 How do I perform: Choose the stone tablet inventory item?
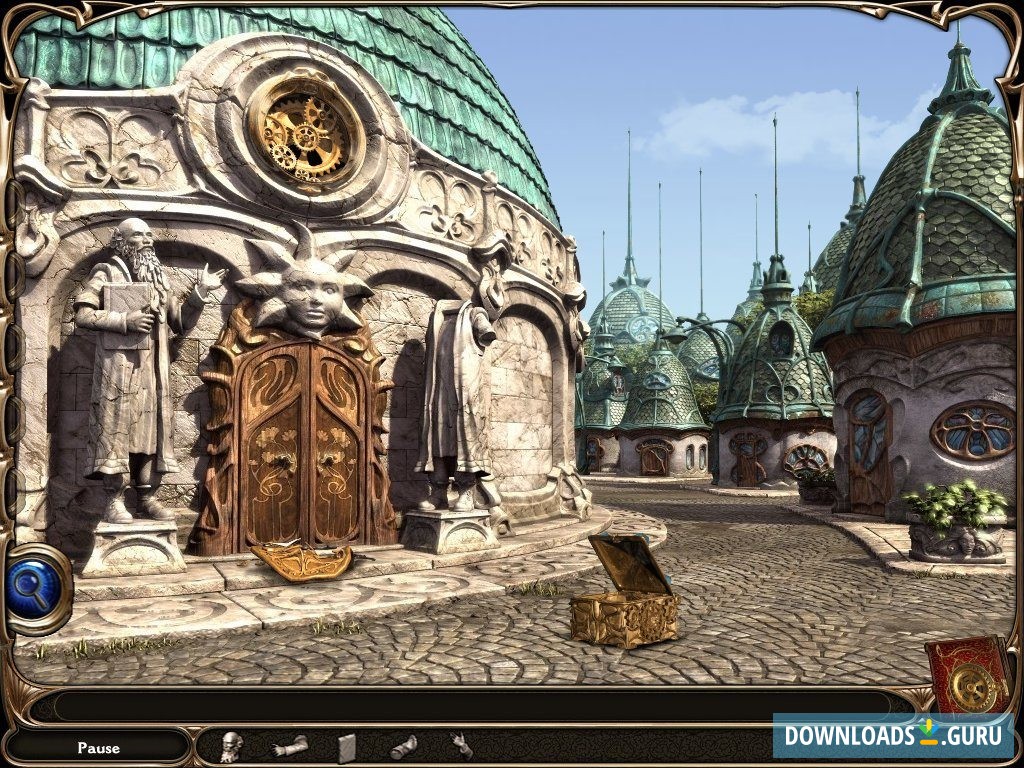(347, 747)
